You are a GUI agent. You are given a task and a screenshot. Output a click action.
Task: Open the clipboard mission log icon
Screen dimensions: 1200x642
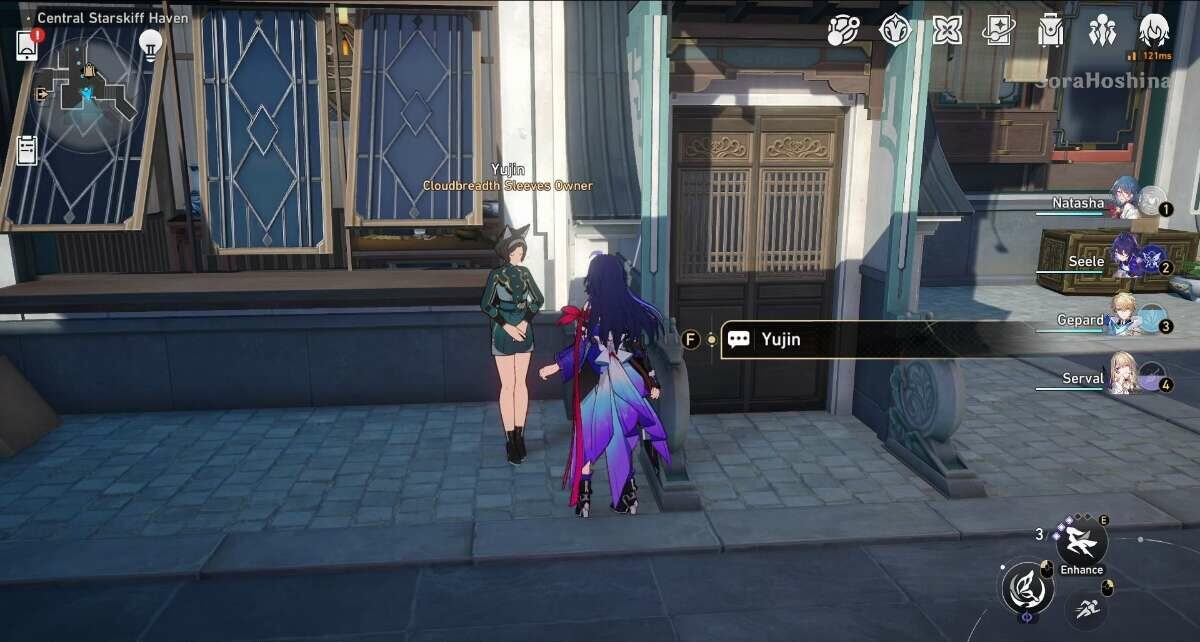coord(27,149)
